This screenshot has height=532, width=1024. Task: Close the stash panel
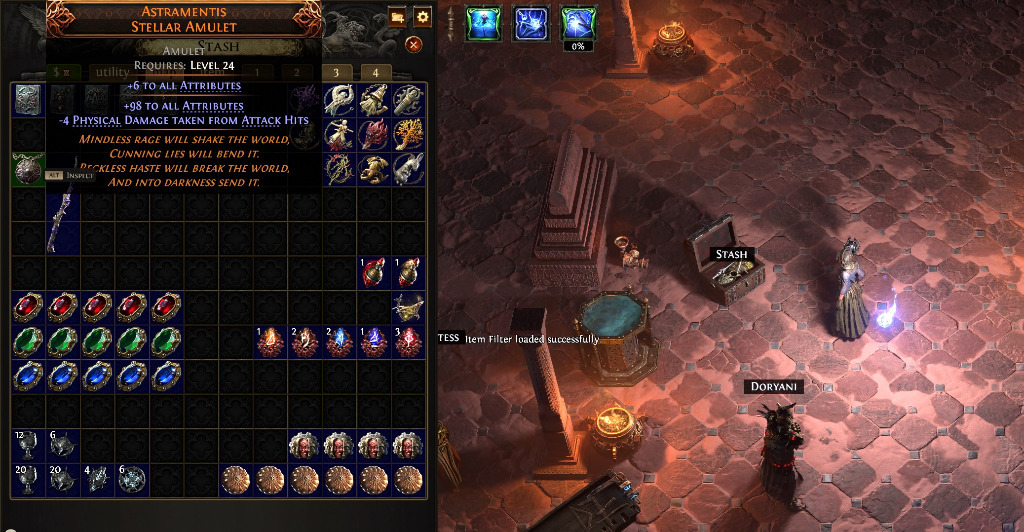413,45
